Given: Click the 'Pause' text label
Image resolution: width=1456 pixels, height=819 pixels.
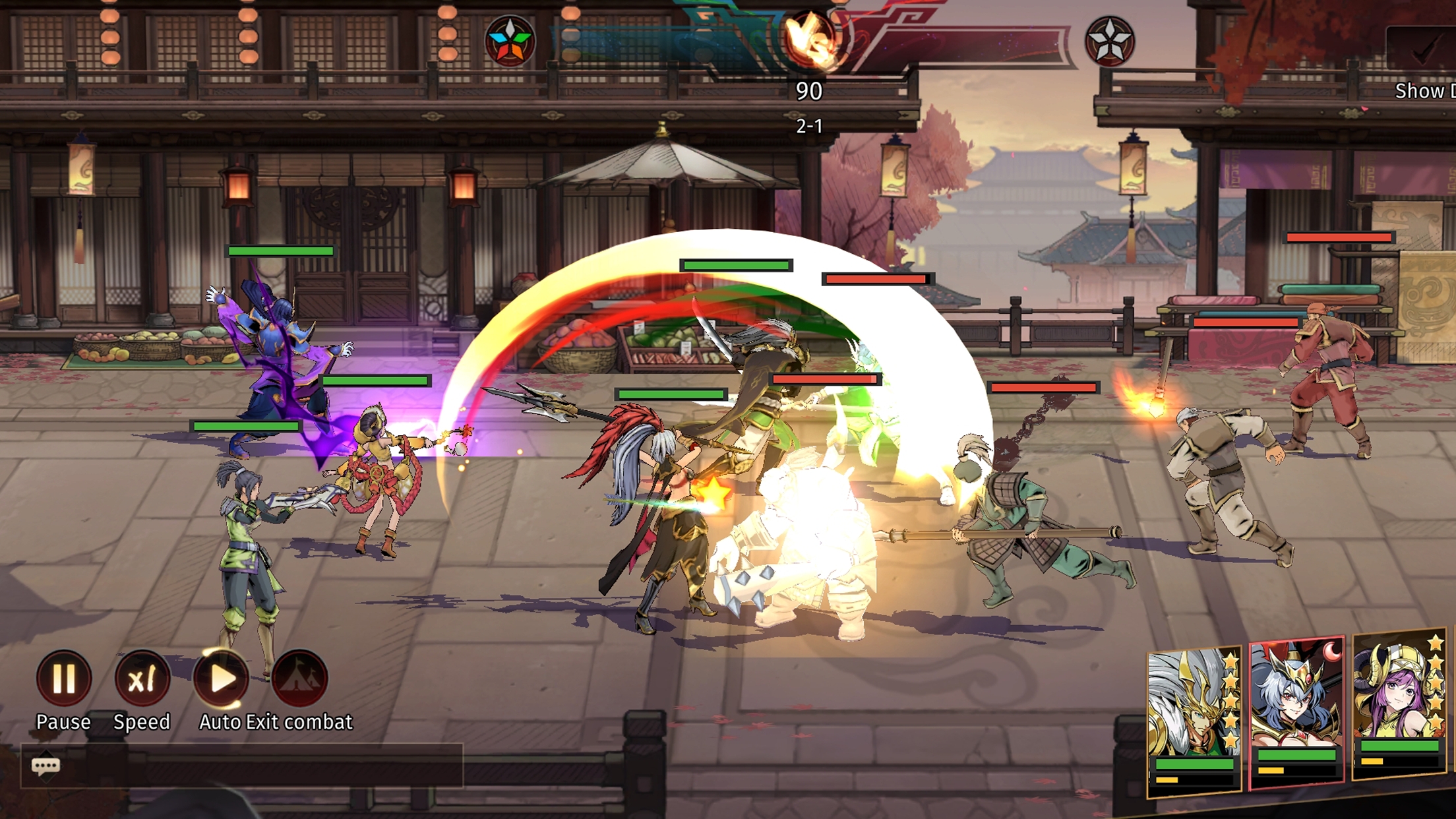Looking at the screenshot, I should pos(64,722).
